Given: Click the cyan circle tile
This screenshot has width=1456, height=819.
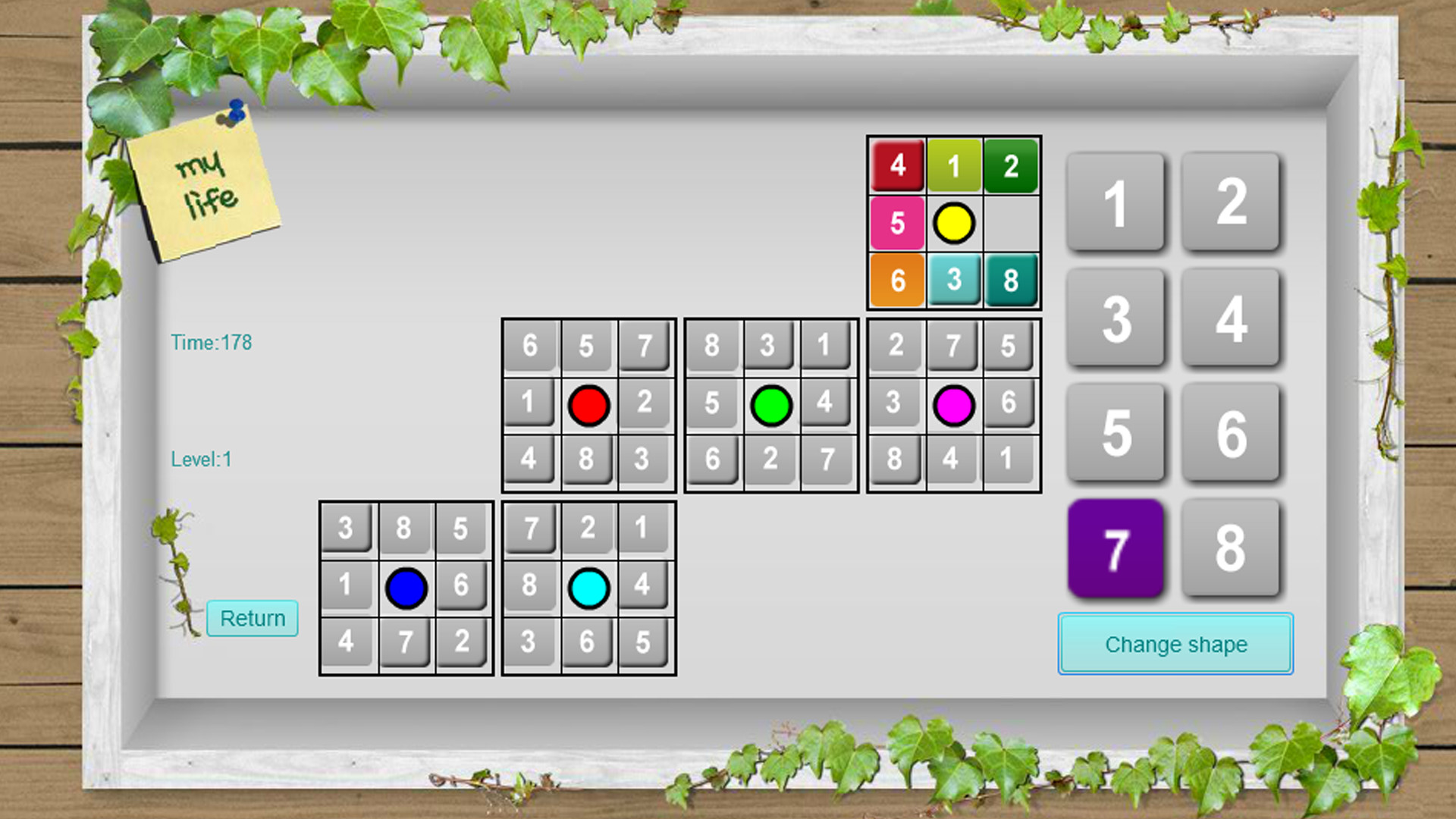Looking at the screenshot, I should pyautogui.click(x=588, y=585).
